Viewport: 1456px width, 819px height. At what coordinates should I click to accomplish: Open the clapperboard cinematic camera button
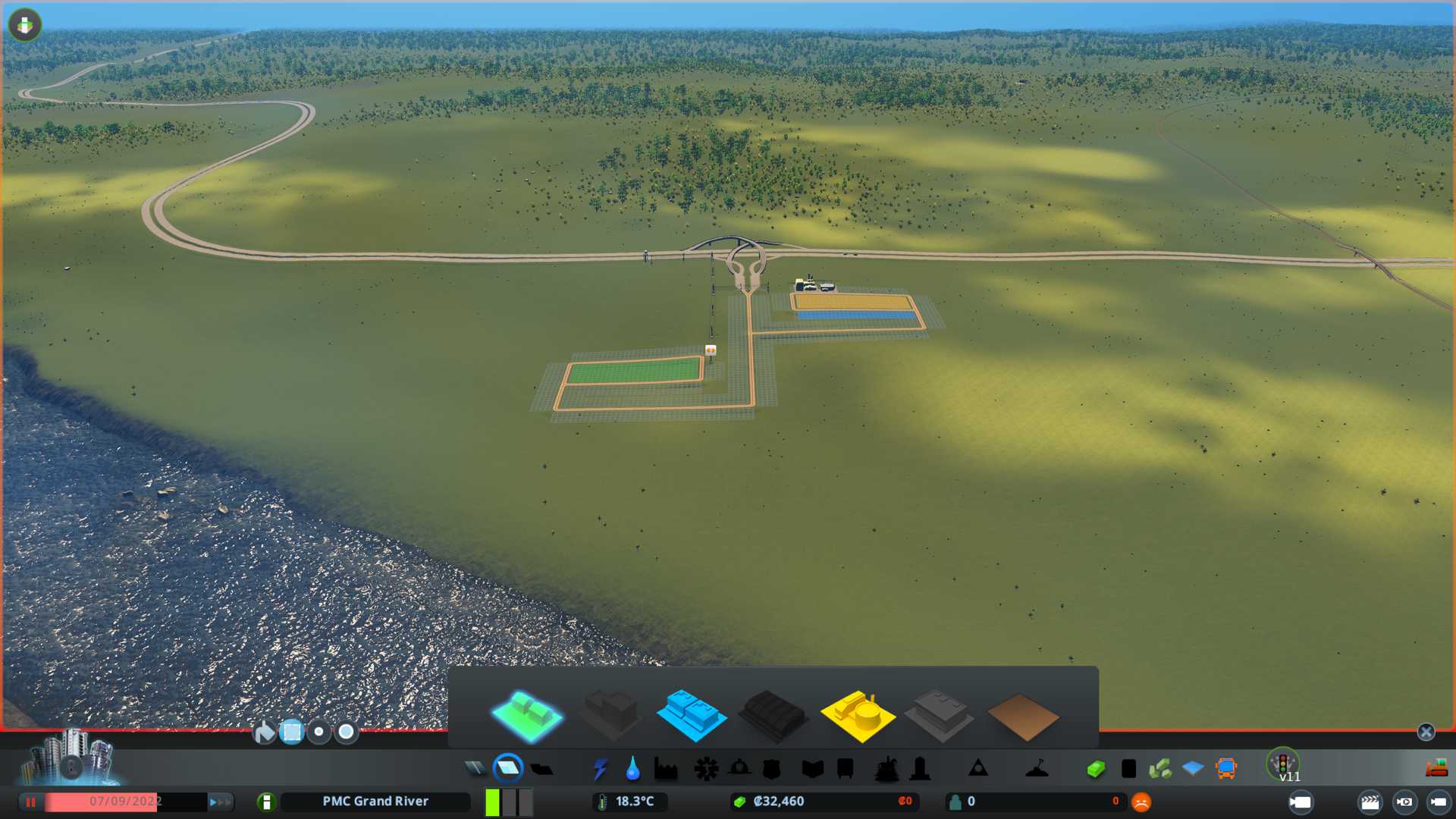tap(1370, 802)
